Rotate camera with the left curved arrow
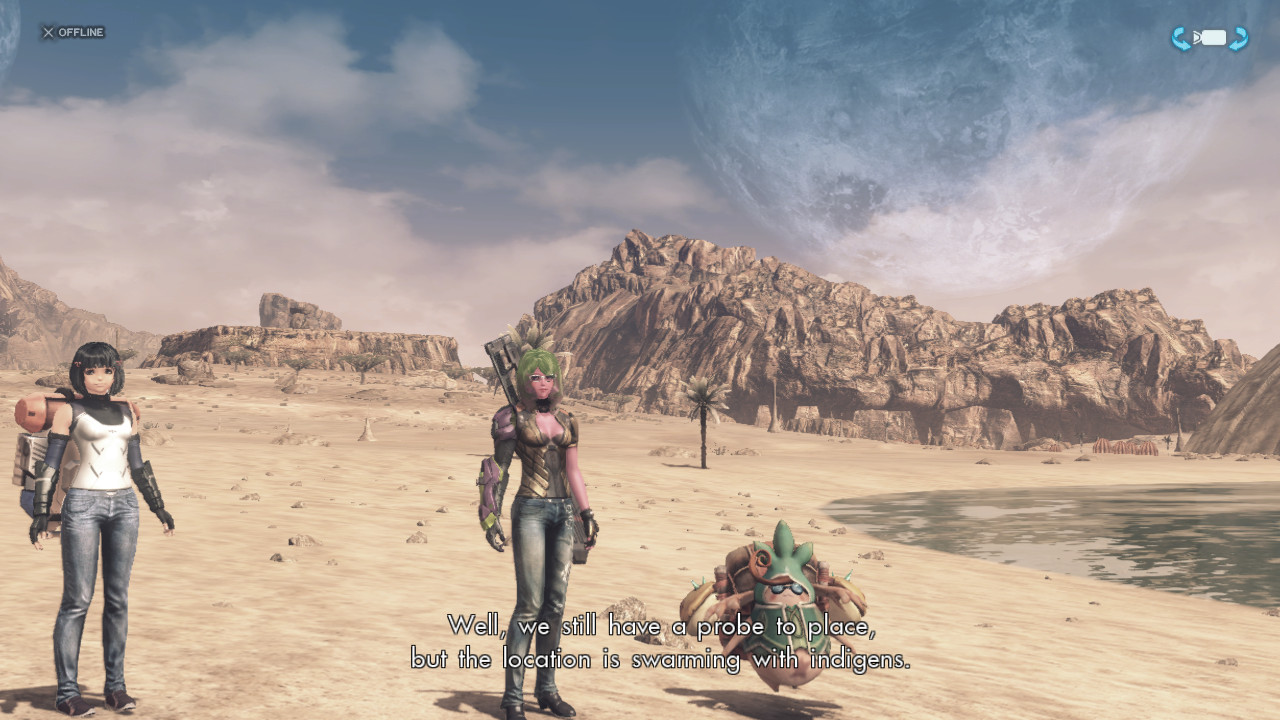This screenshot has width=1280, height=720. click(1181, 39)
